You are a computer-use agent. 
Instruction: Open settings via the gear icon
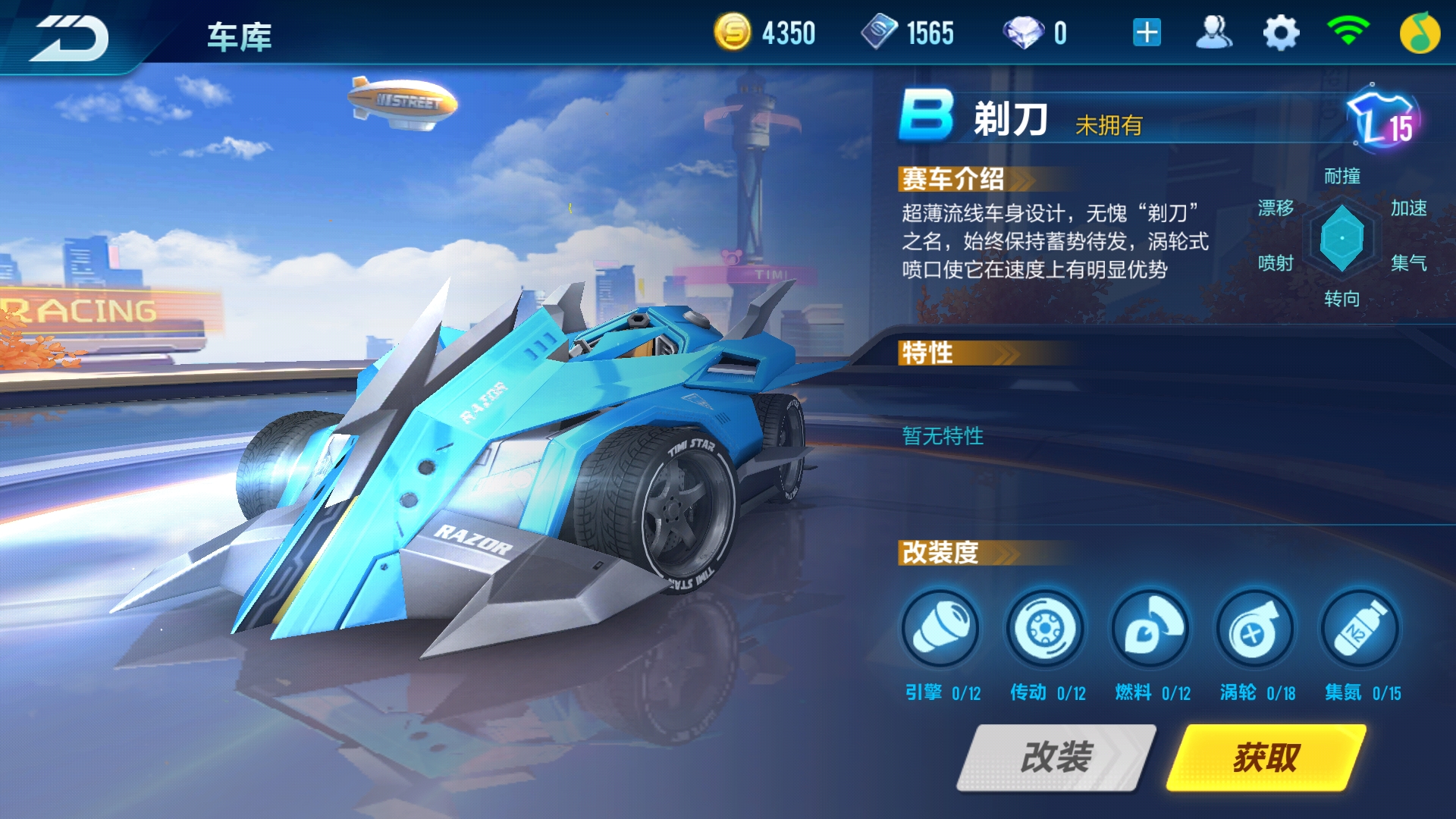pos(1281,33)
